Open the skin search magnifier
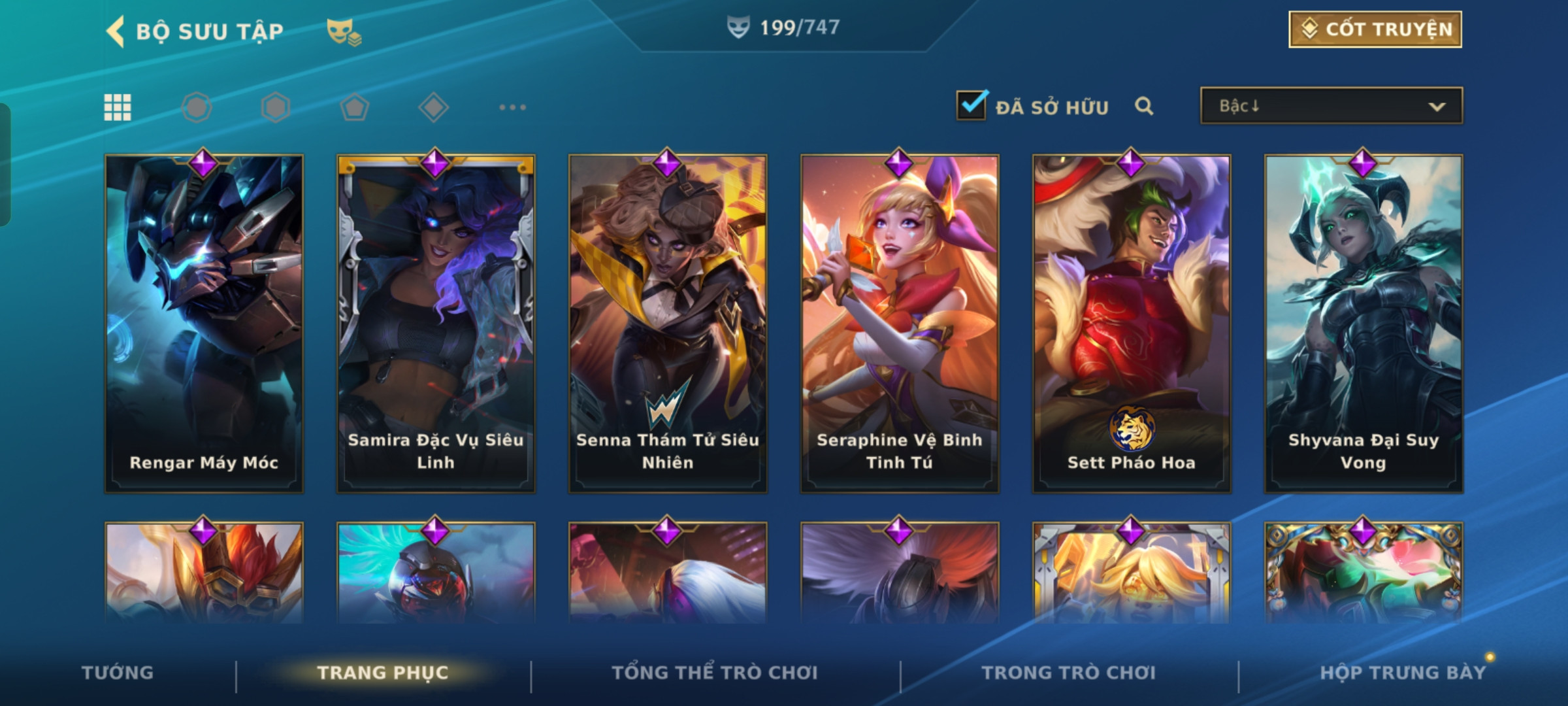 click(x=1144, y=106)
